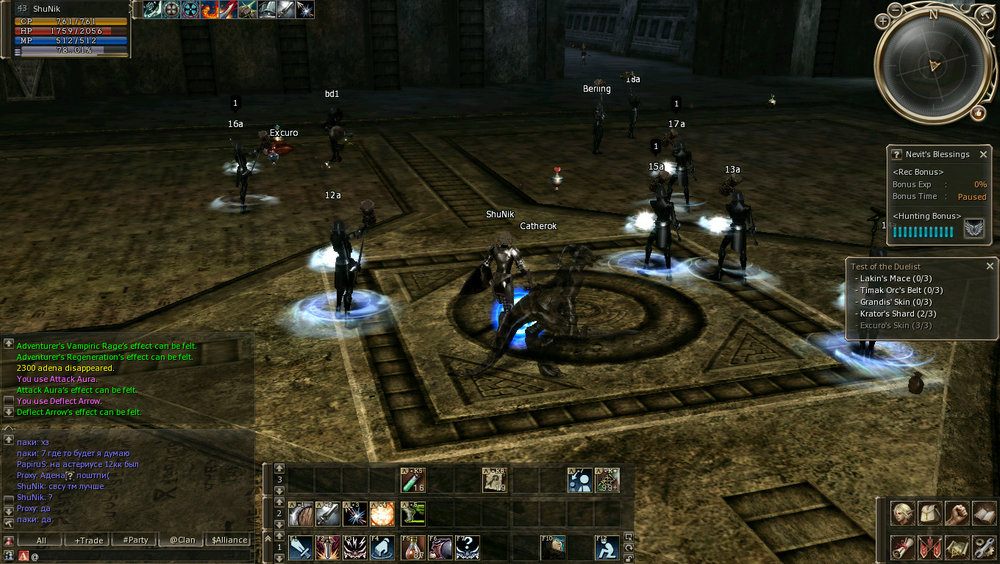
Task: Close the Nevit's Blessings panel
Action: [x=983, y=155]
